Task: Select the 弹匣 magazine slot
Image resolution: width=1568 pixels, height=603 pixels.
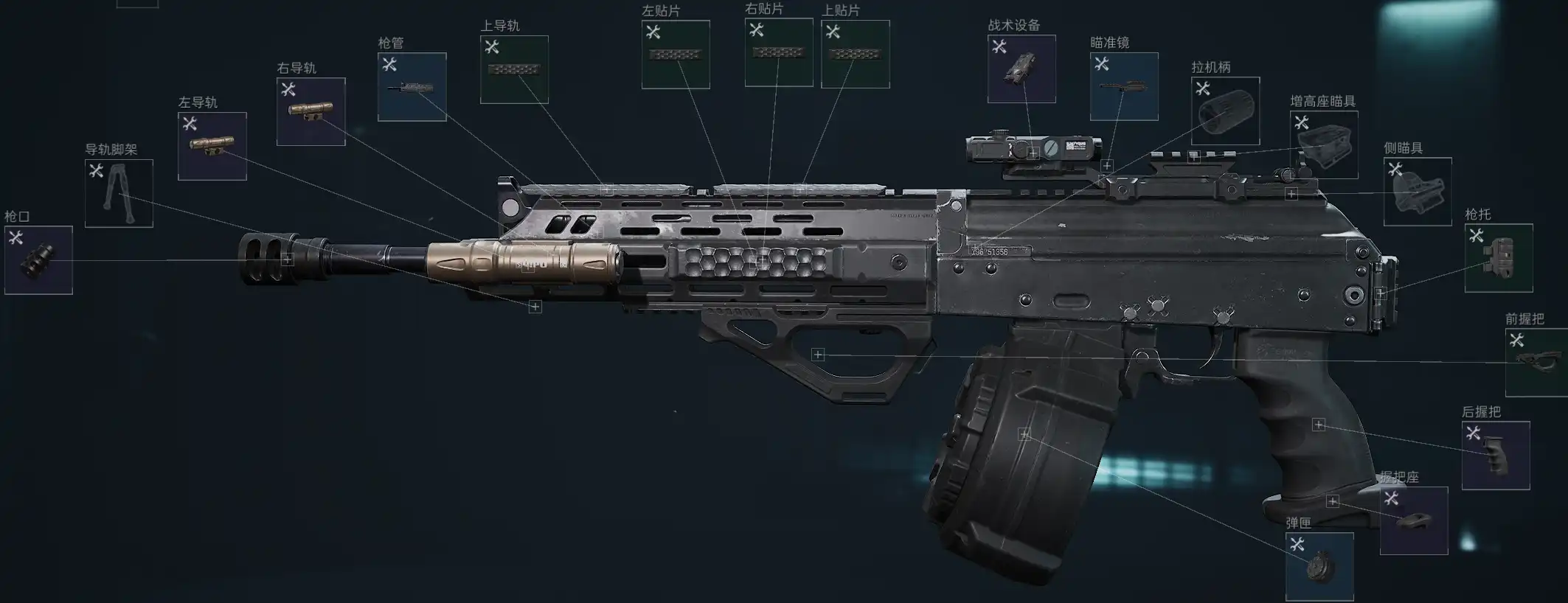Action: point(1319,567)
